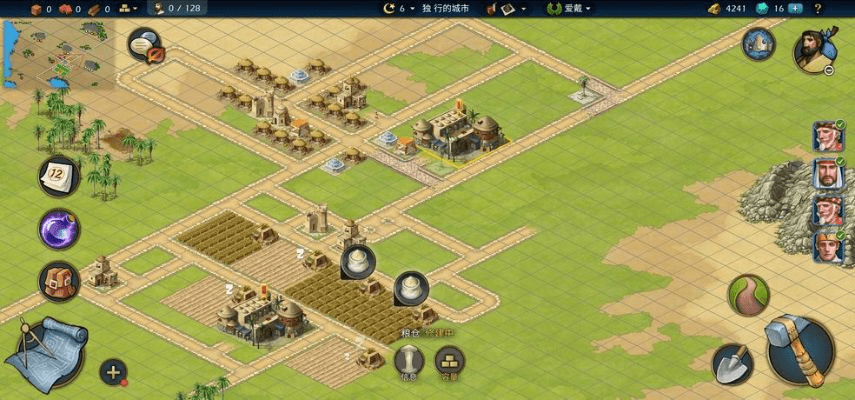Image resolution: width=855 pixels, height=400 pixels.
Task: Open the leather backpack inventory
Action: tap(59, 282)
